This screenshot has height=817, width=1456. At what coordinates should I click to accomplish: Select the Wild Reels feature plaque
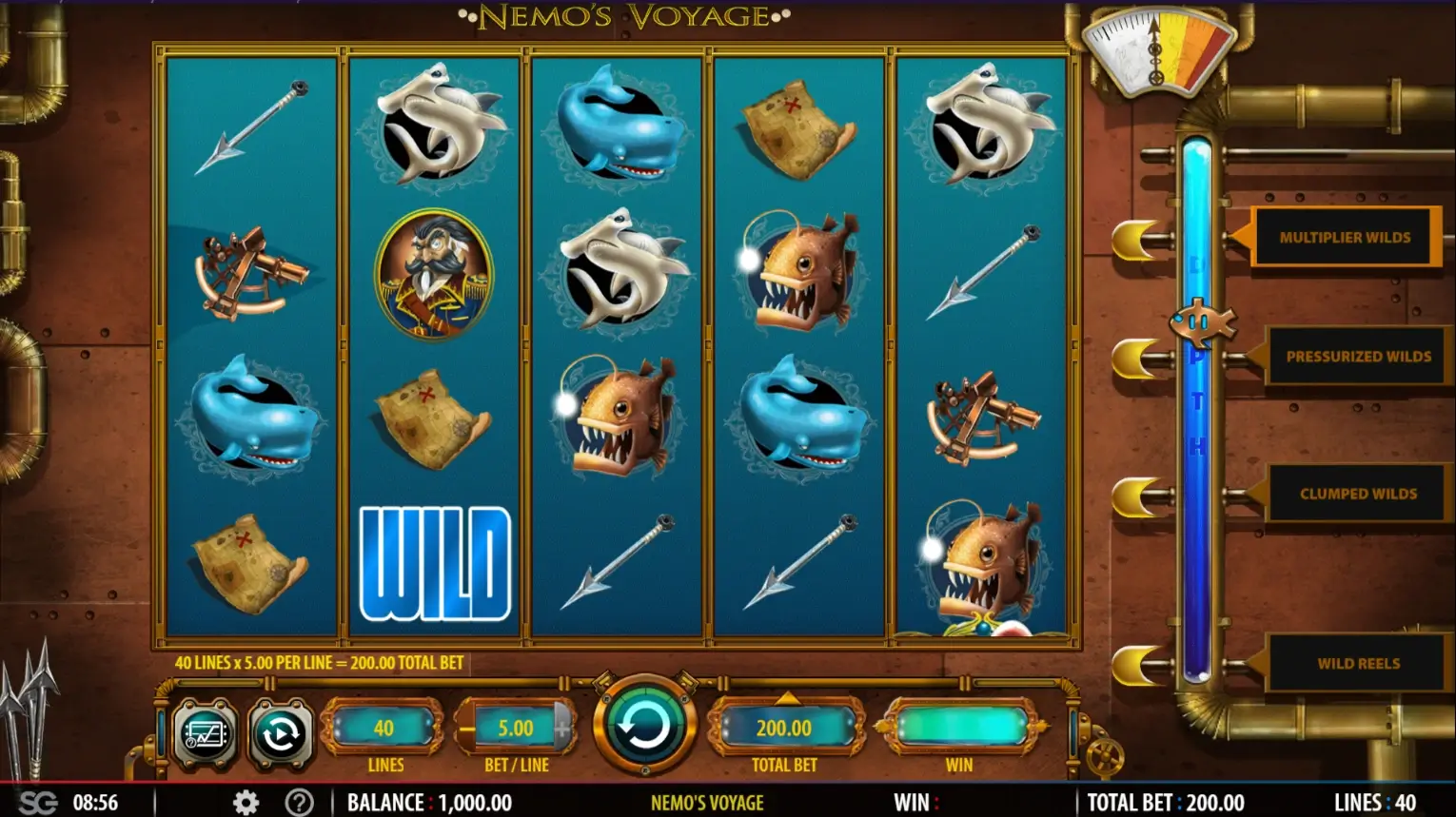coord(1358,663)
